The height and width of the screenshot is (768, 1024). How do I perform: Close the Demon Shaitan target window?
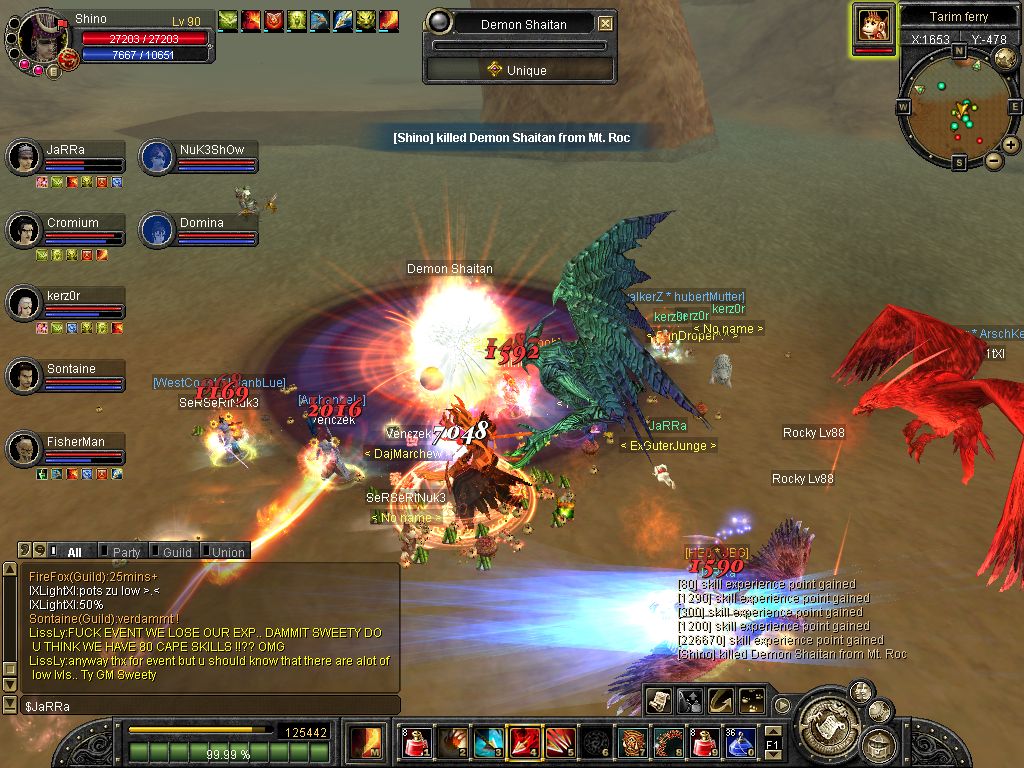605,24
